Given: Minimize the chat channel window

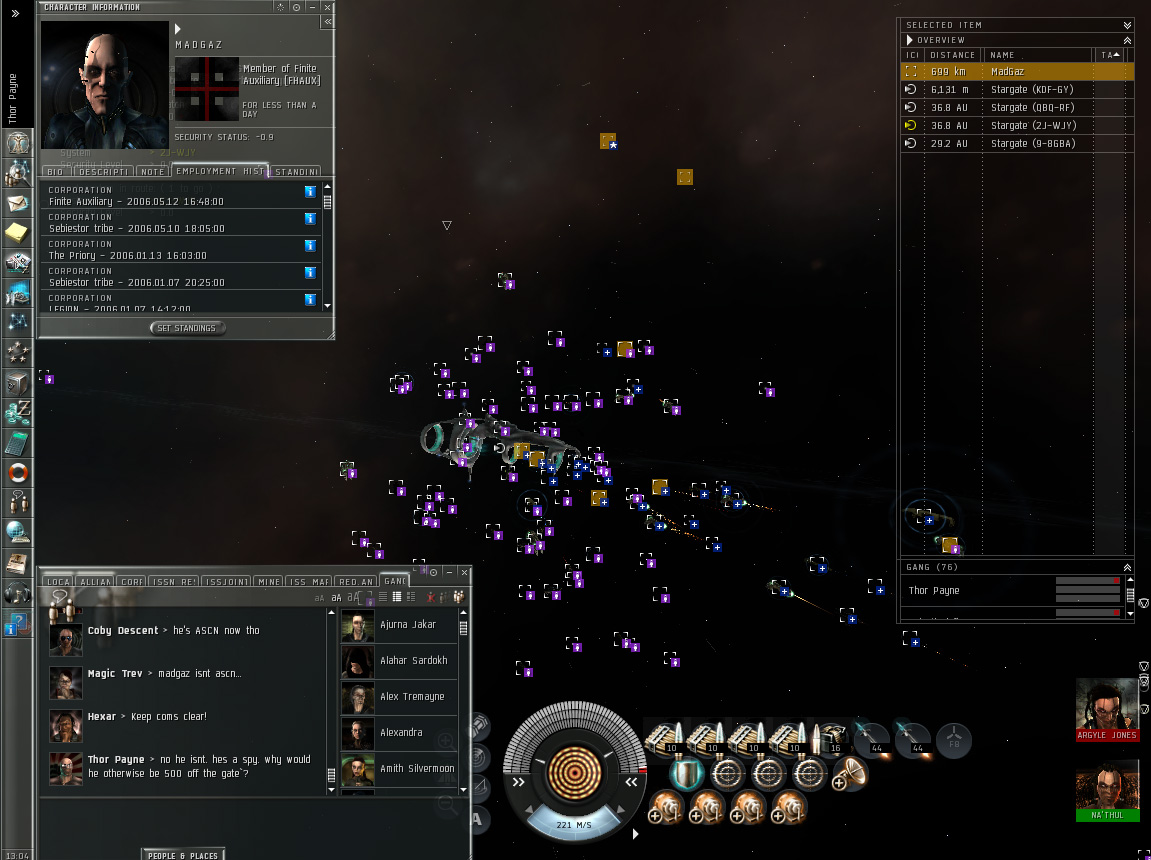Looking at the screenshot, I should 449,572.
